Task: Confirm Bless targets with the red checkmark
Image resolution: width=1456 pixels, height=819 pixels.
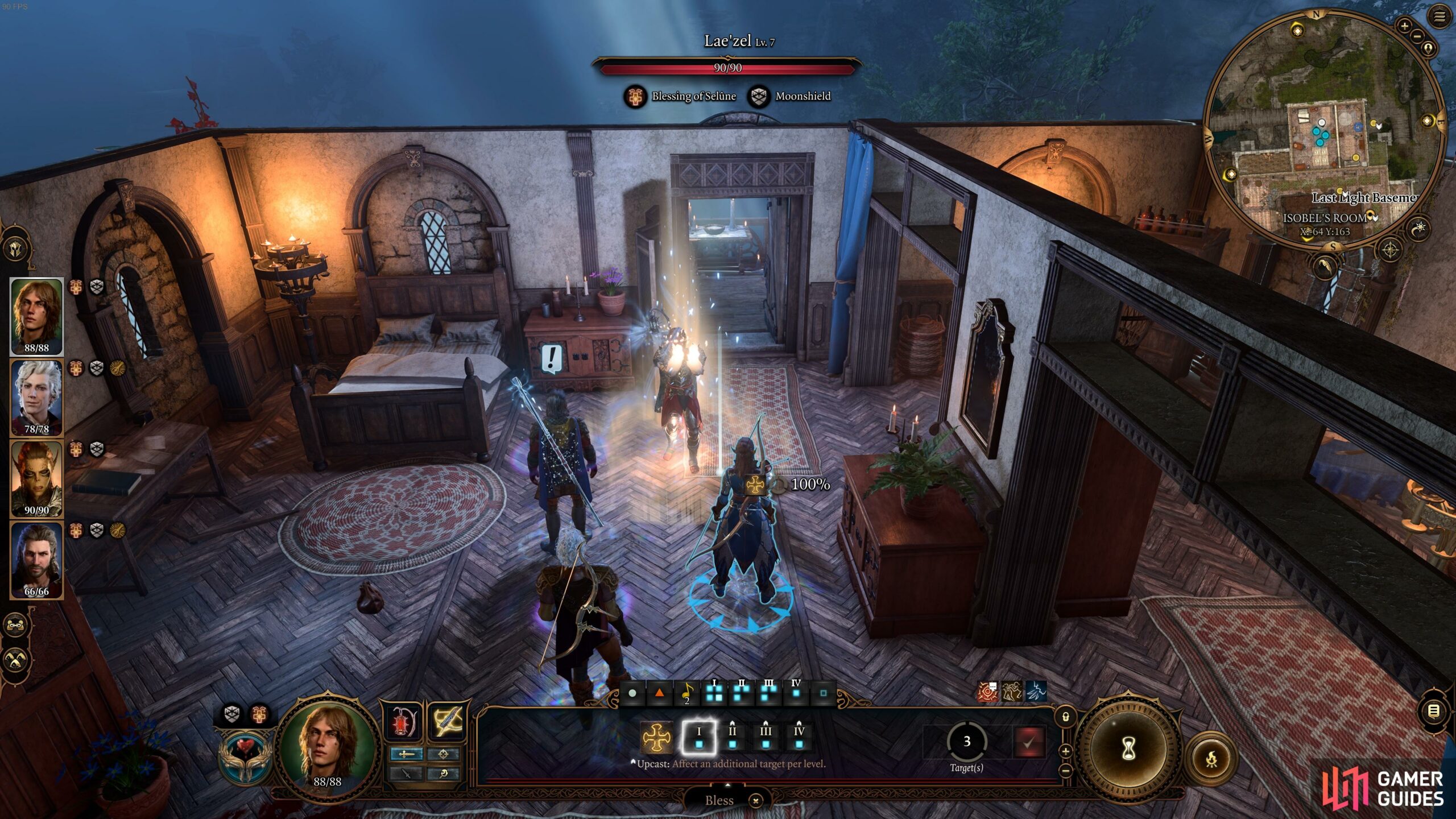Action: tap(1029, 742)
